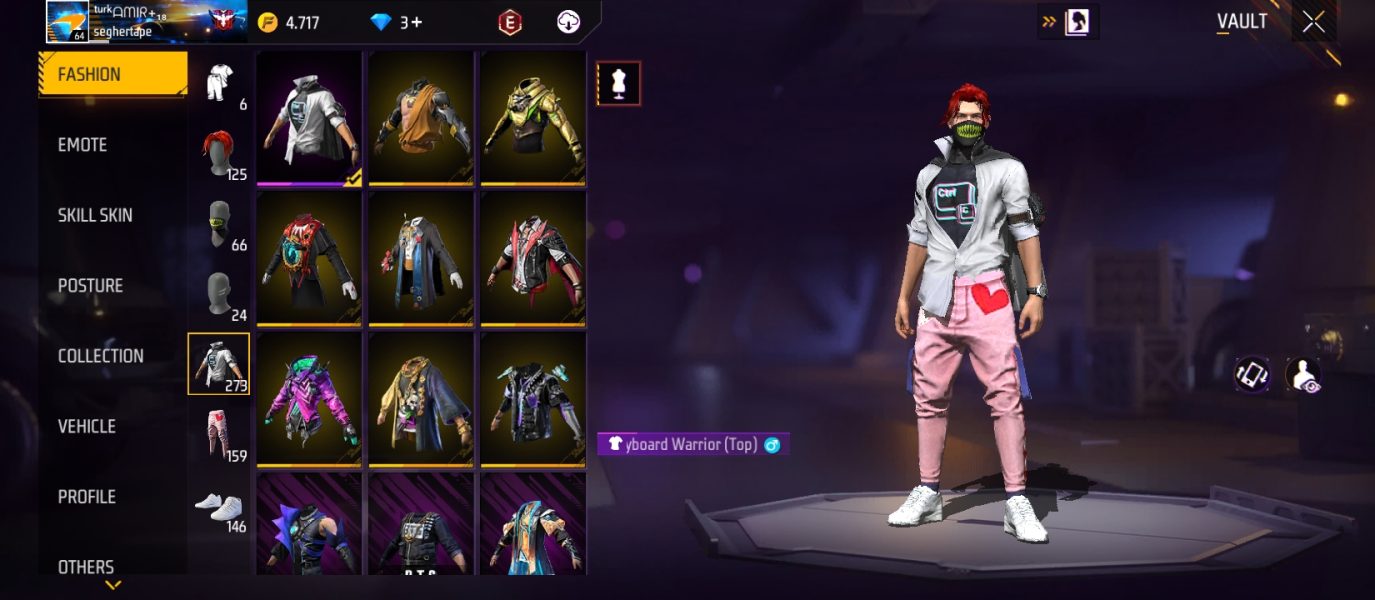Image resolution: width=1375 pixels, height=600 pixels.
Task: Click the mannequin preview icon
Action: pyautogui.click(x=619, y=84)
